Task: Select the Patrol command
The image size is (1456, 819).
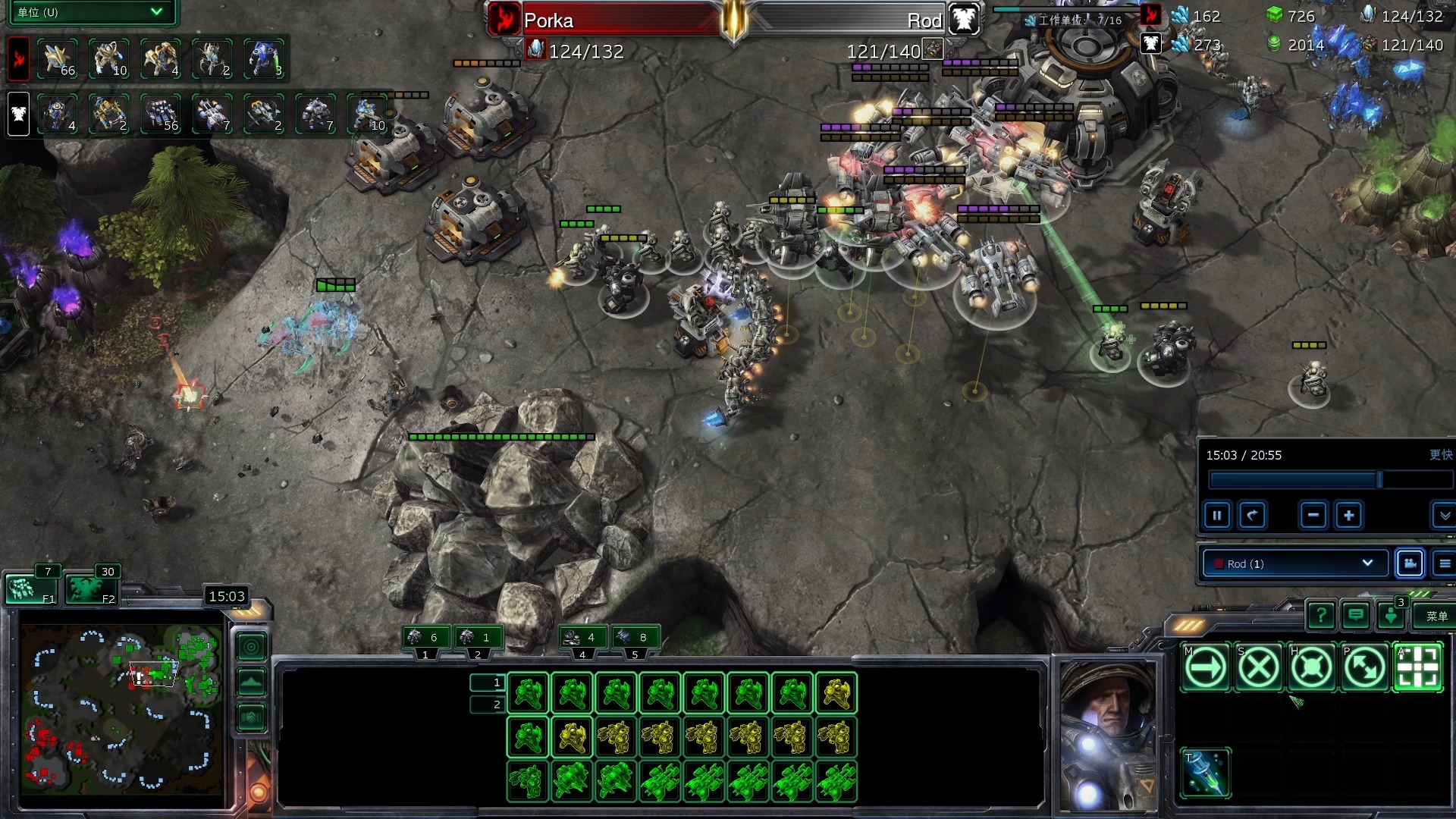Action: pyautogui.click(x=1364, y=668)
